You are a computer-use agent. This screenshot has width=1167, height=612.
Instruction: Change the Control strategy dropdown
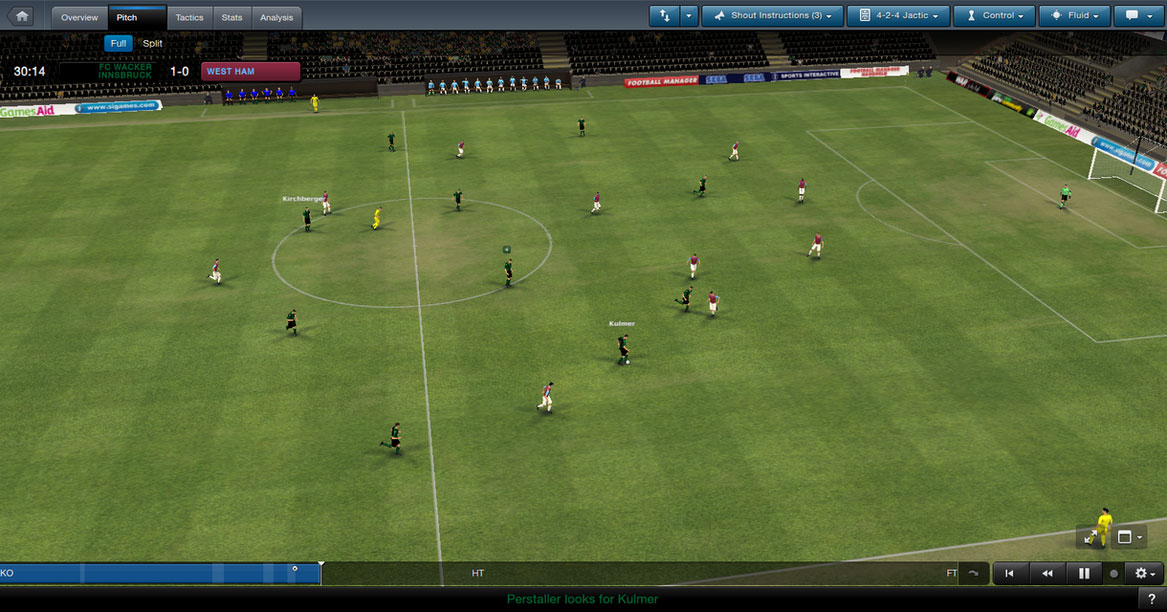pyautogui.click(x=994, y=16)
